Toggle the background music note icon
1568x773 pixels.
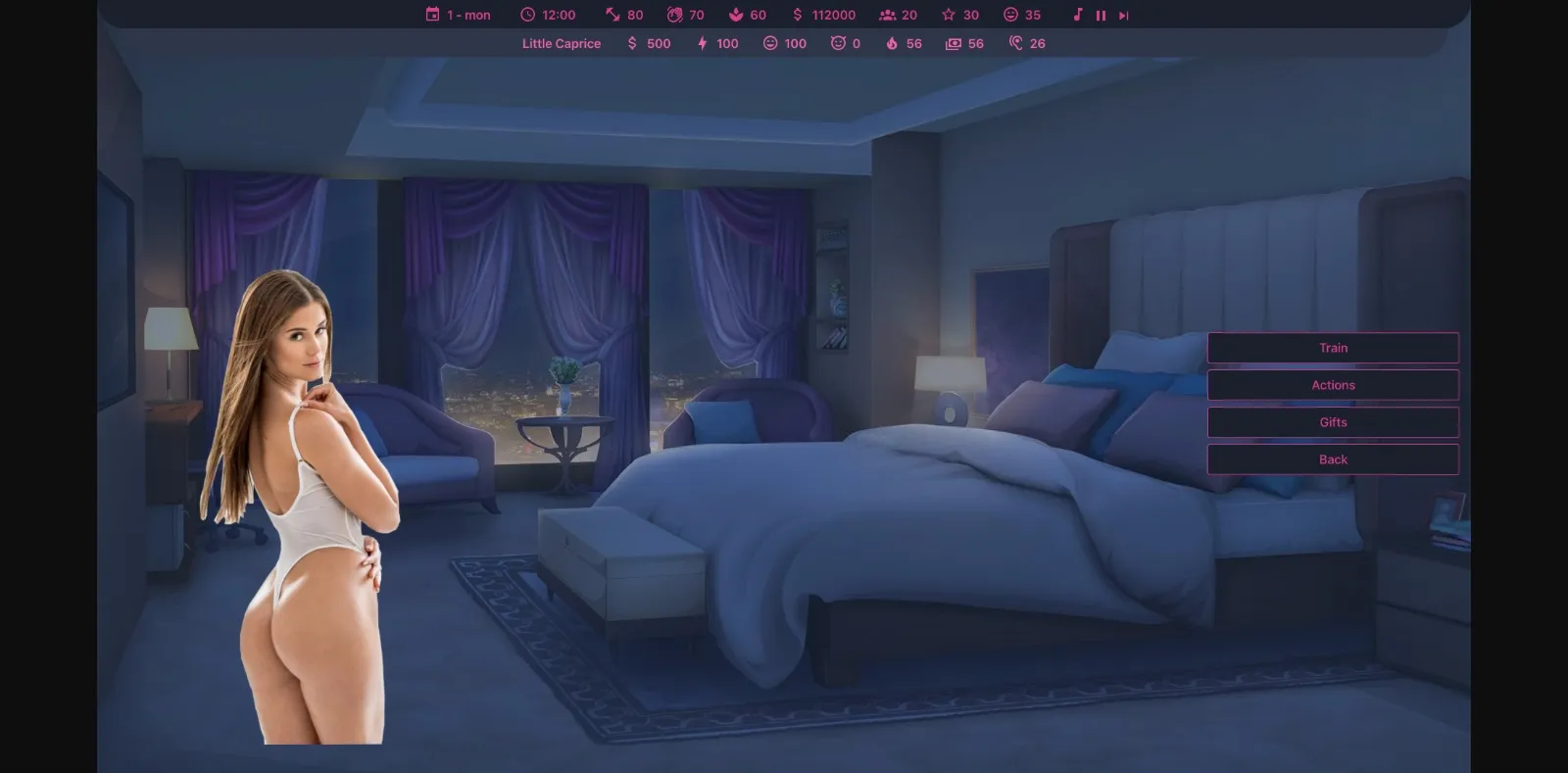[x=1078, y=14]
